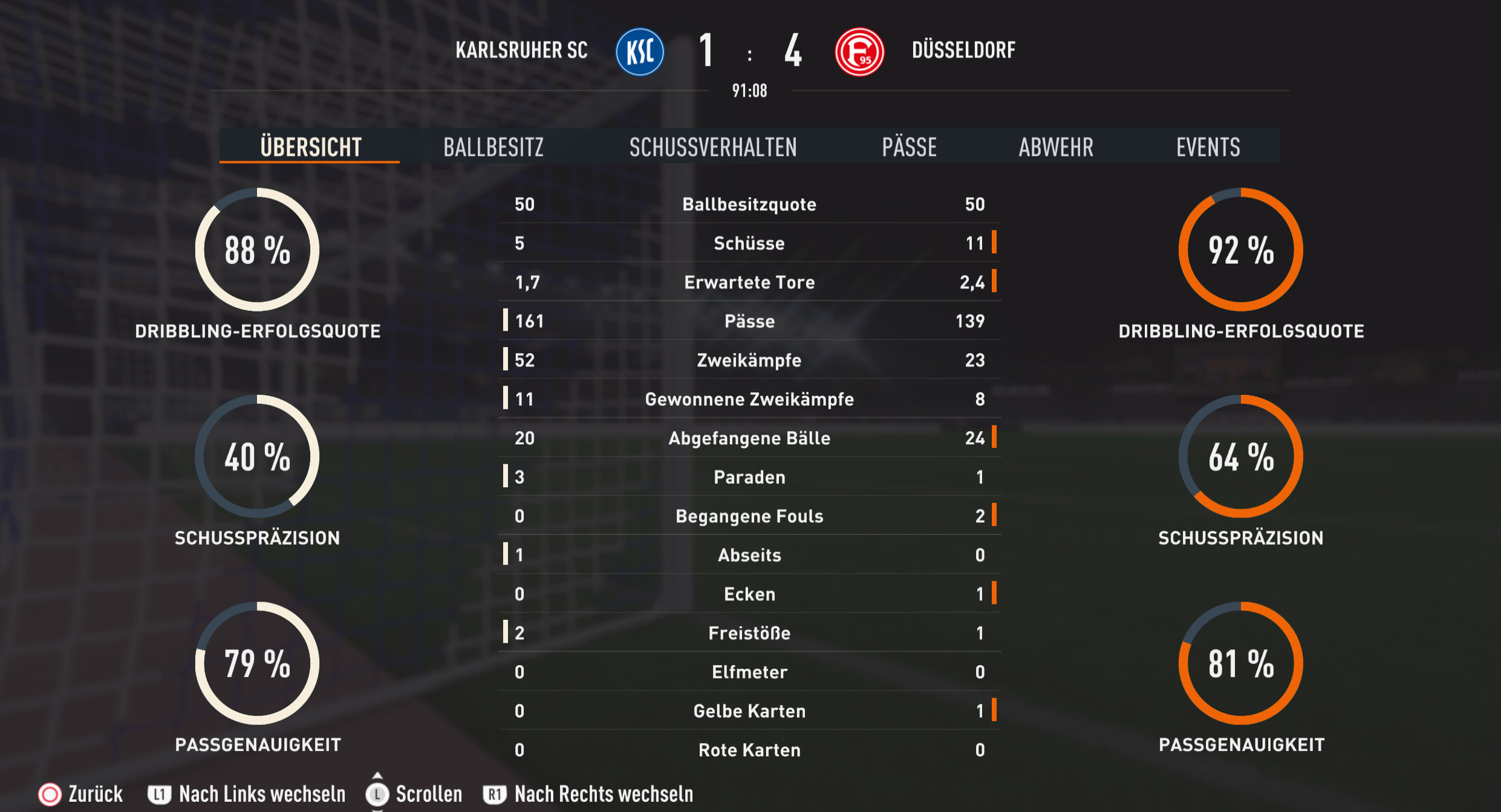Image resolution: width=1501 pixels, height=812 pixels.
Task: Show the Pässe statistics tab
Action: (x=909, y=147)
